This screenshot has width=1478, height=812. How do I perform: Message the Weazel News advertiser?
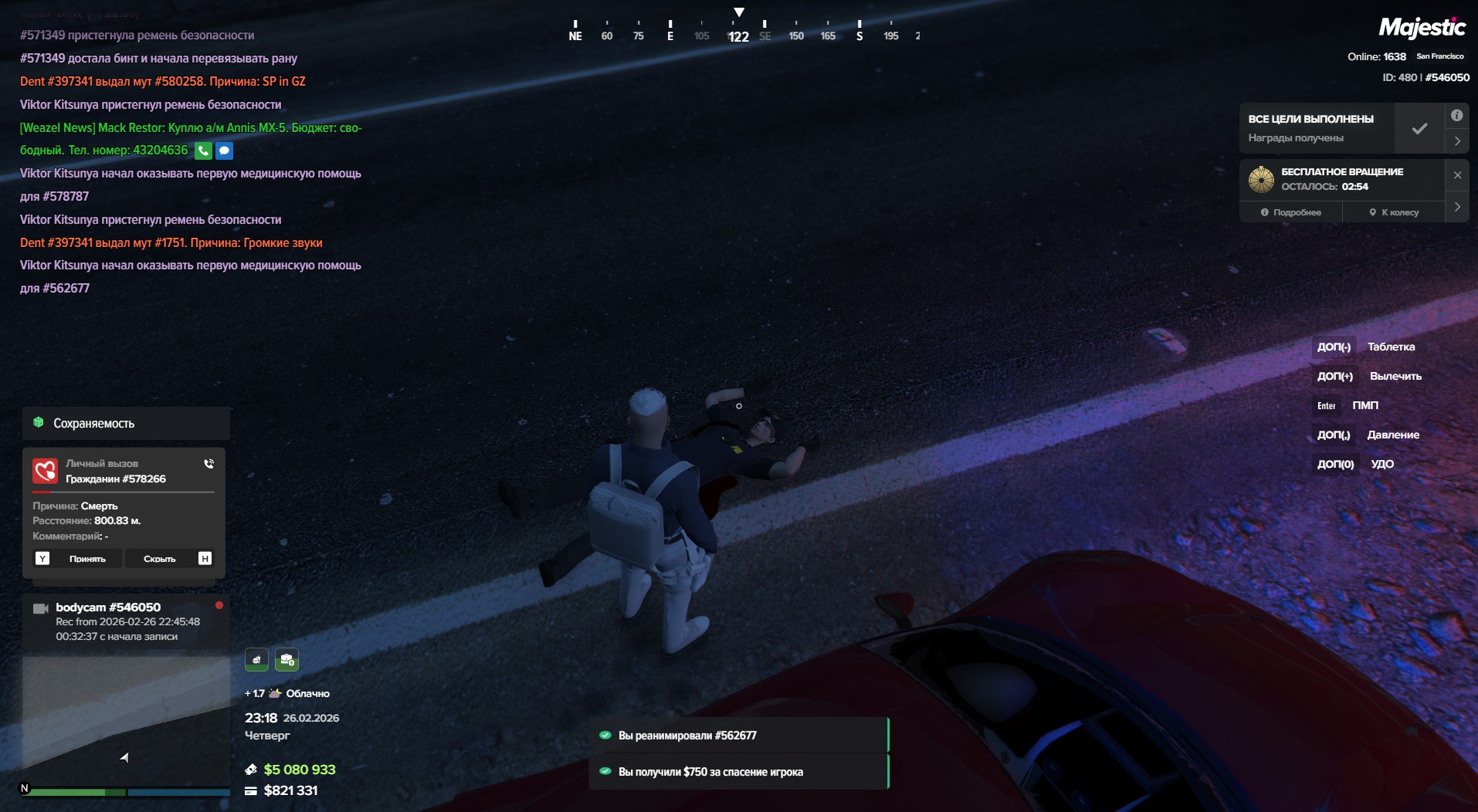(224, 151)
